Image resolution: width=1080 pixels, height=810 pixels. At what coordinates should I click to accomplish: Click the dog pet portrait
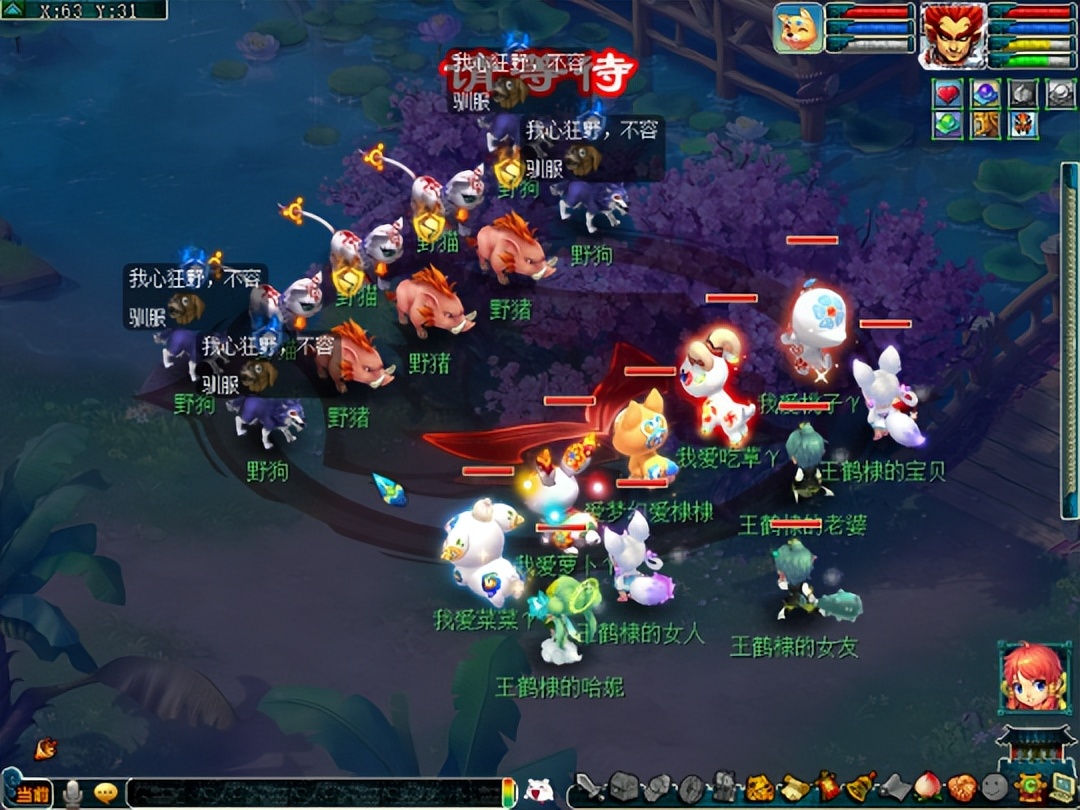(798, 28)
